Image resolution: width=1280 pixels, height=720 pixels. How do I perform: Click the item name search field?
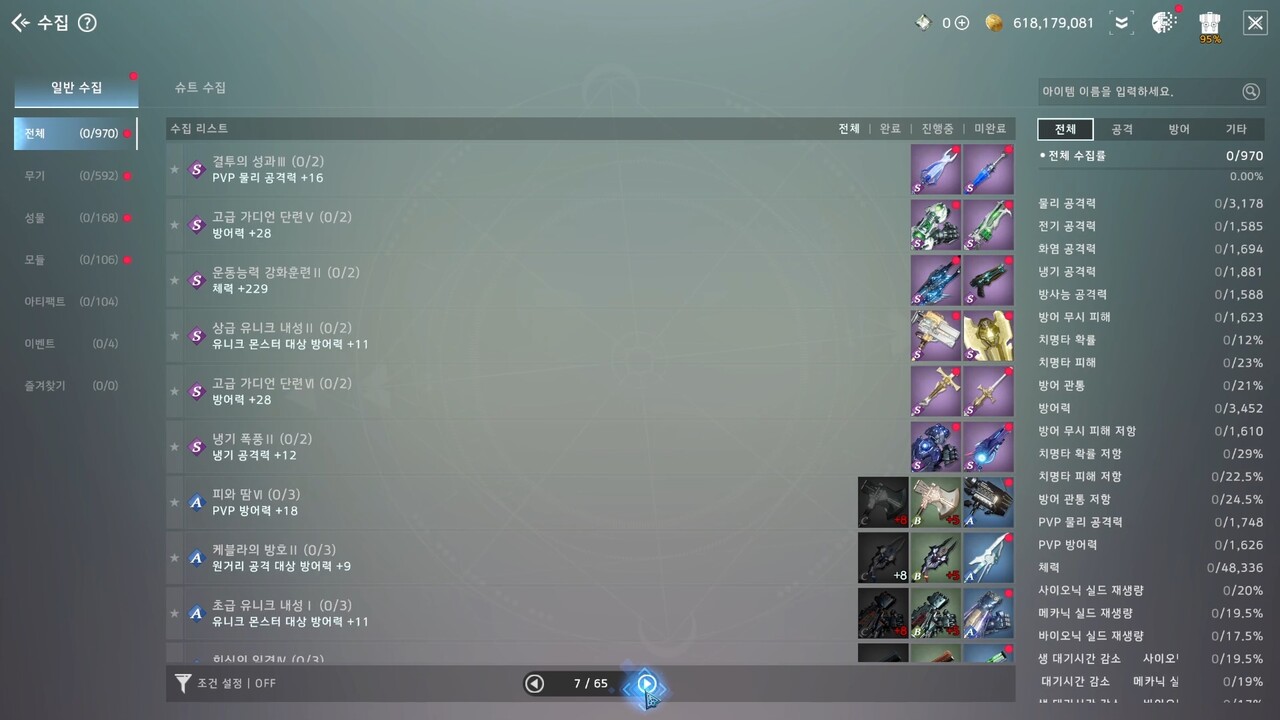[x=1140, y=92]
